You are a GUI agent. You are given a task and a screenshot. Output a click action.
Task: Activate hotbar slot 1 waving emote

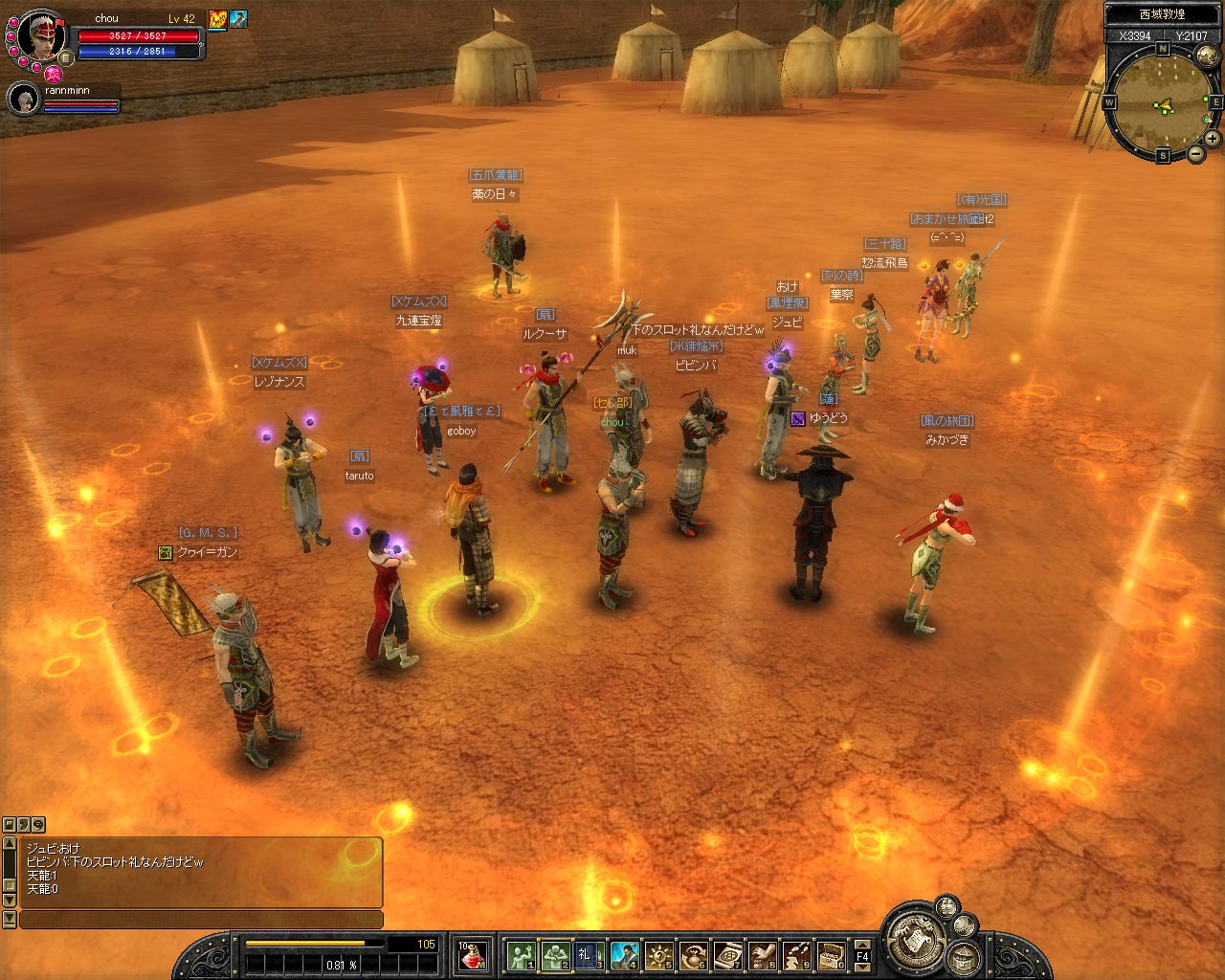(521, 955)
